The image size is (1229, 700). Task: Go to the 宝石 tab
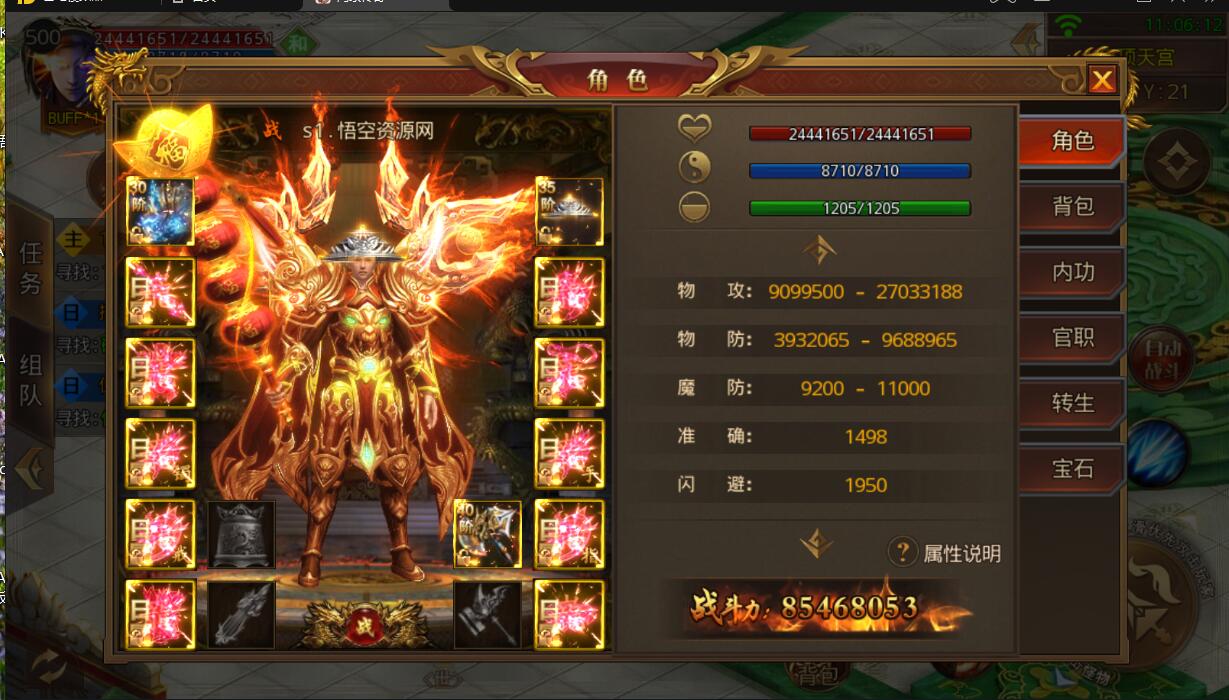(x=1072, y=468)
